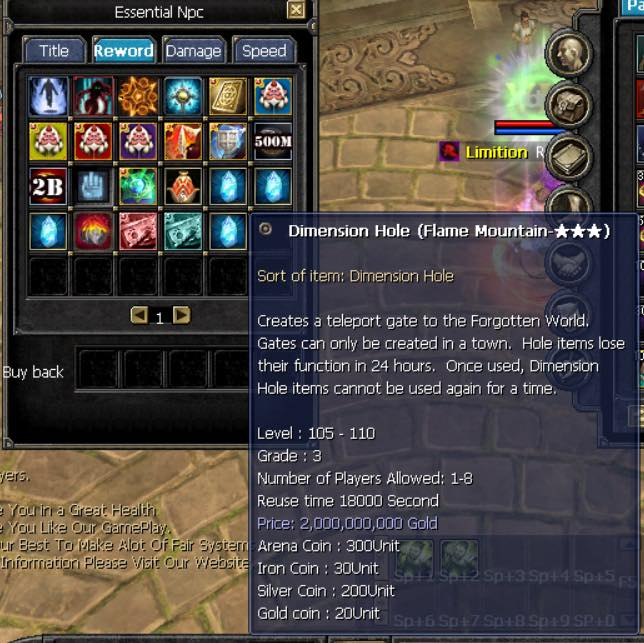Go to the next shop page

pyautogui.click(x=181, y=316)
